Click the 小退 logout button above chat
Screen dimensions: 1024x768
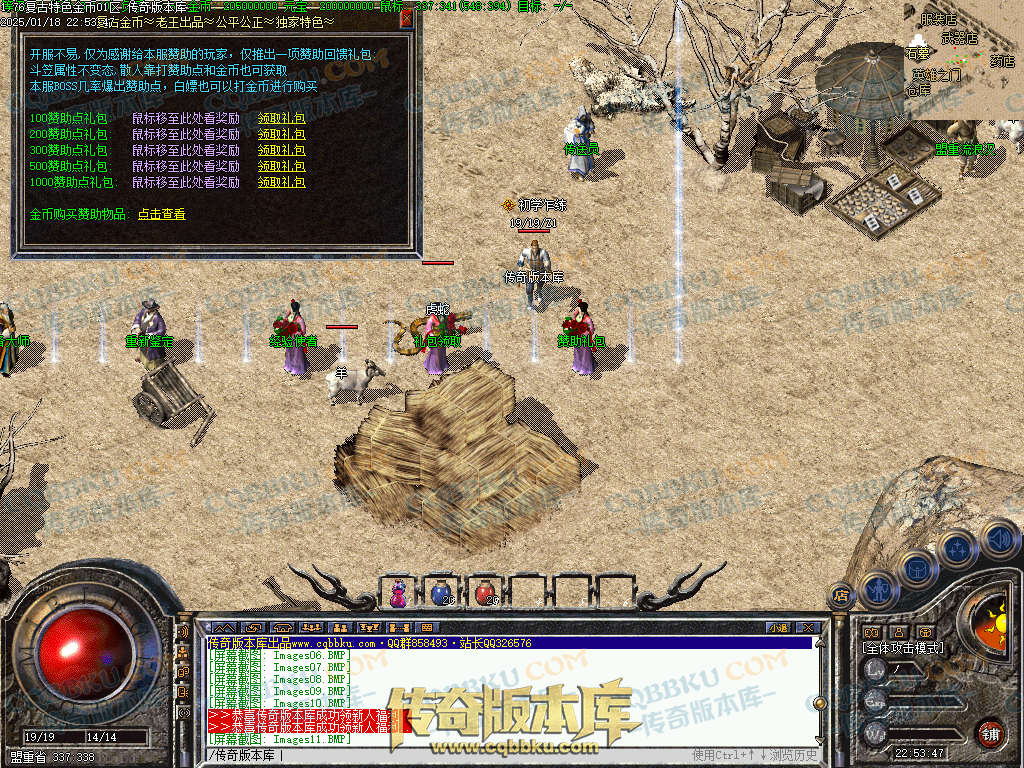coord(779,628)
